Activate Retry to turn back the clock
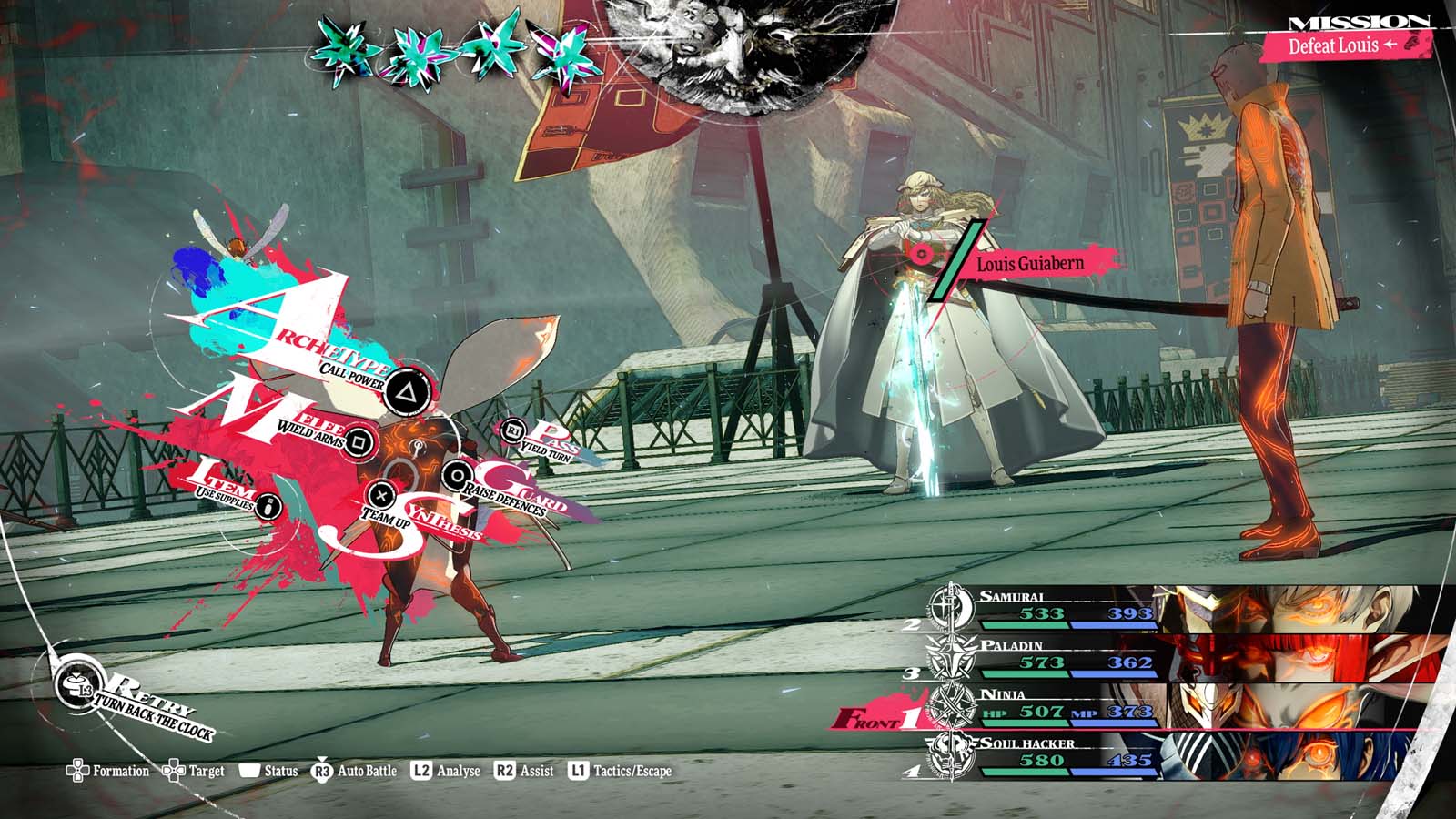1456x819 pixels. [75, 685]
